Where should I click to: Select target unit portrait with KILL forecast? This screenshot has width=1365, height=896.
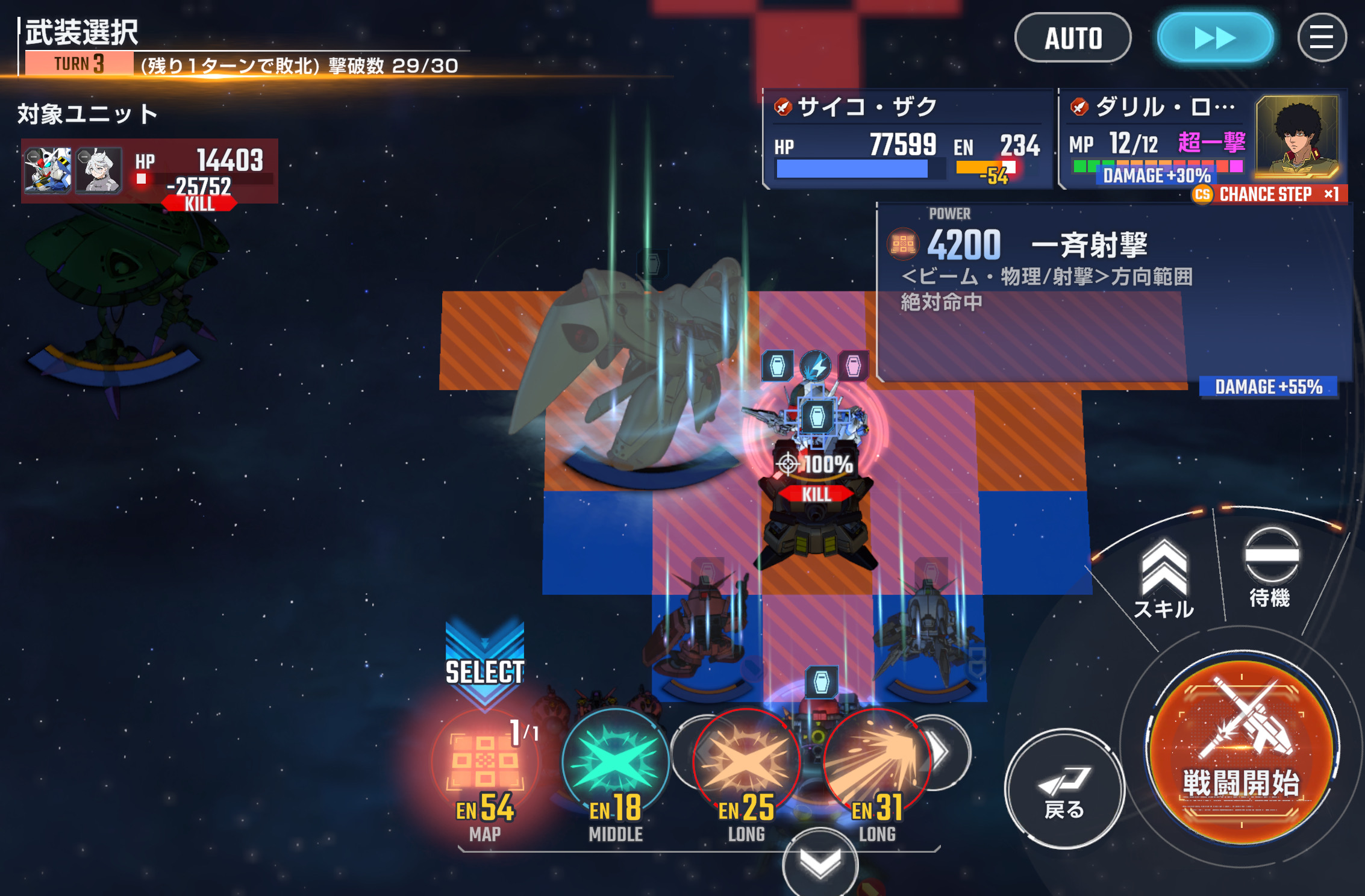click(x=48, y=171)
